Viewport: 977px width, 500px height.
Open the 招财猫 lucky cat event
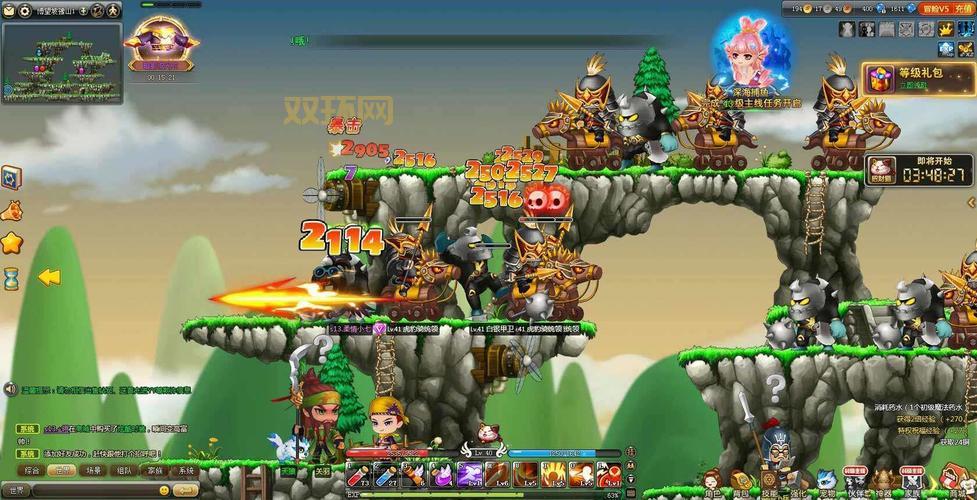881,169
